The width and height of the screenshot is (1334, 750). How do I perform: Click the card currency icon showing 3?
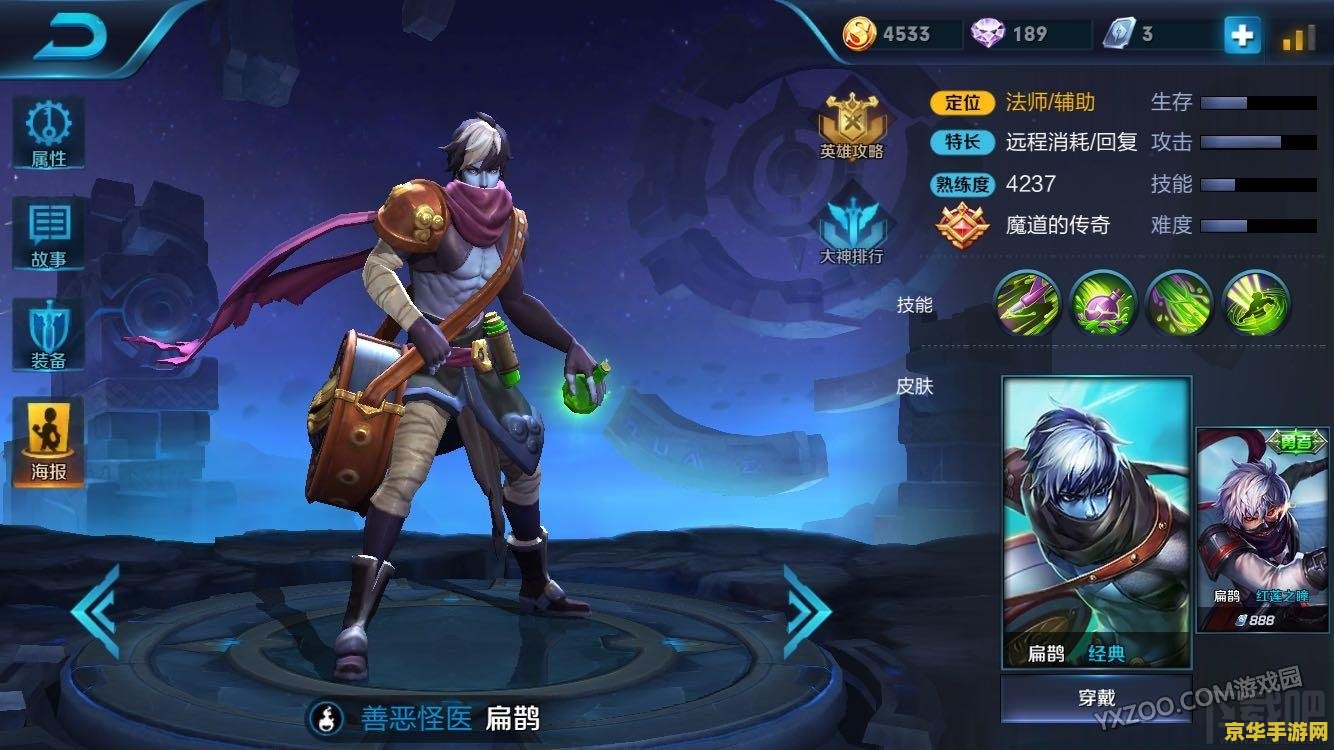coord(1115,33)
